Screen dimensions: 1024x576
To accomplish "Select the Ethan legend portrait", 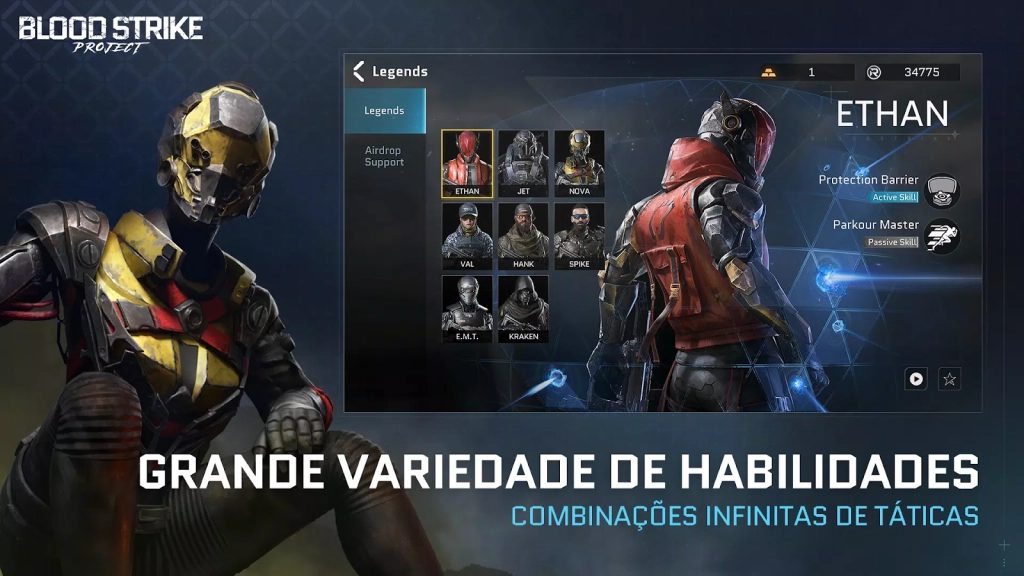I will coord(467,163).
